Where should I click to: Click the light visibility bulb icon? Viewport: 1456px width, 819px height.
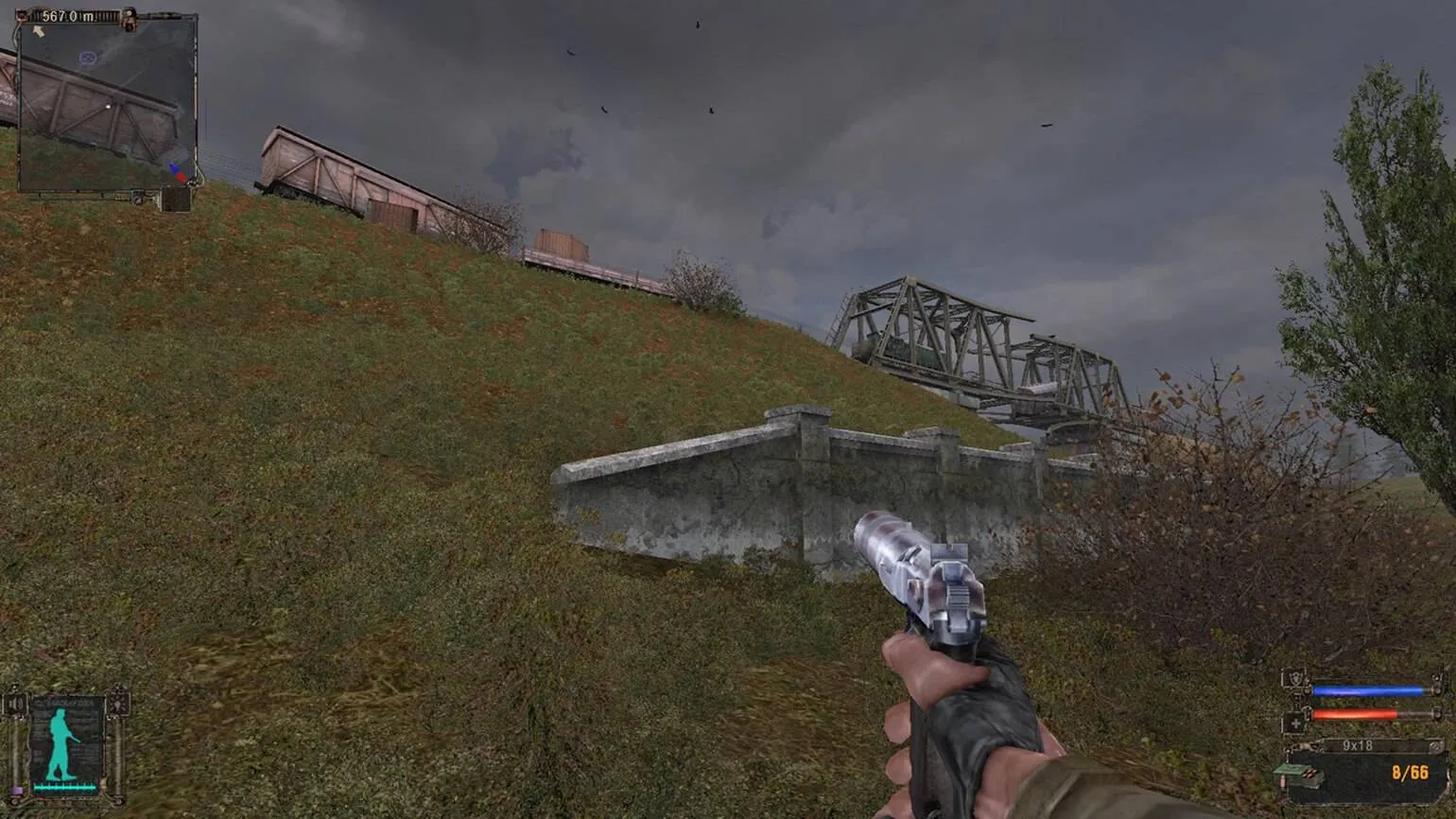point(117,703)
